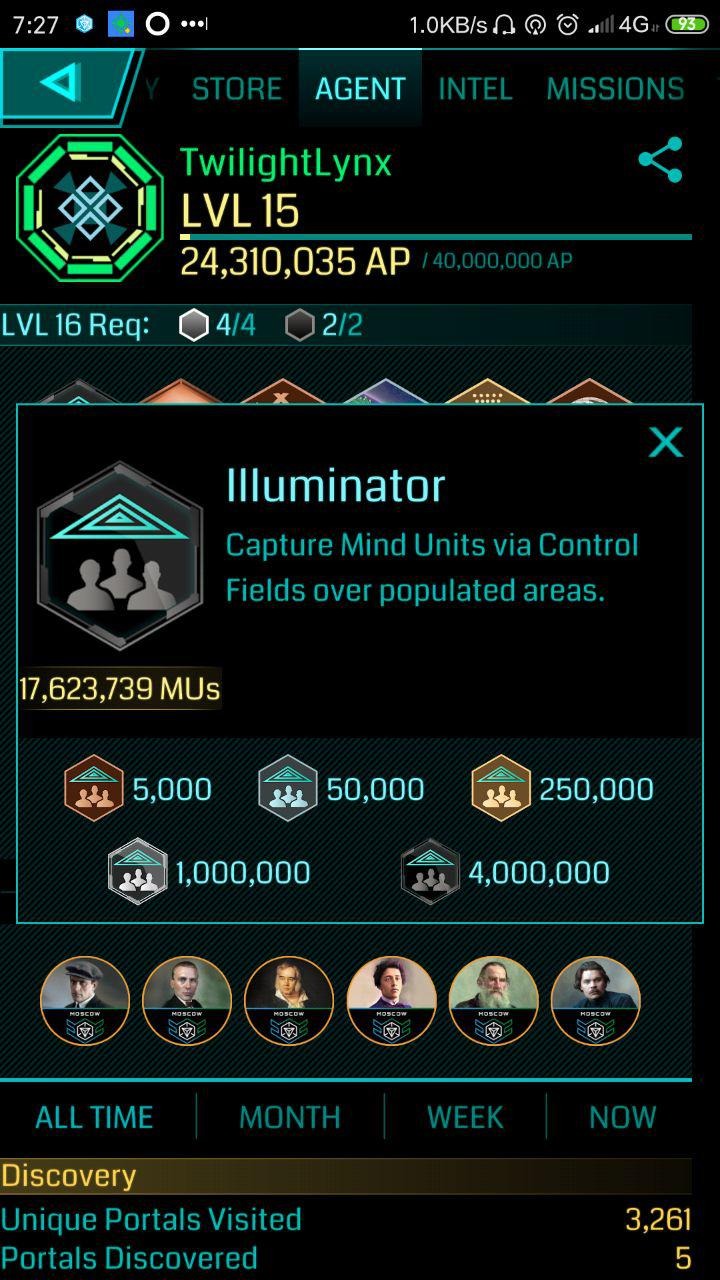Image resolution: width=720 pixels, height=1280 pixels.
Task: Share the agent profile
Action: point(660,160)
